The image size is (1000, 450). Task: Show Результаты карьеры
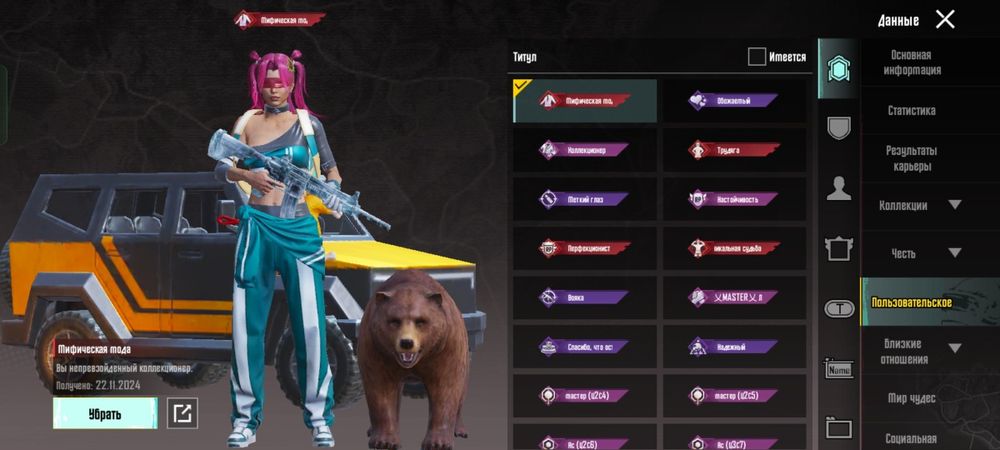(x=911, y=158)
